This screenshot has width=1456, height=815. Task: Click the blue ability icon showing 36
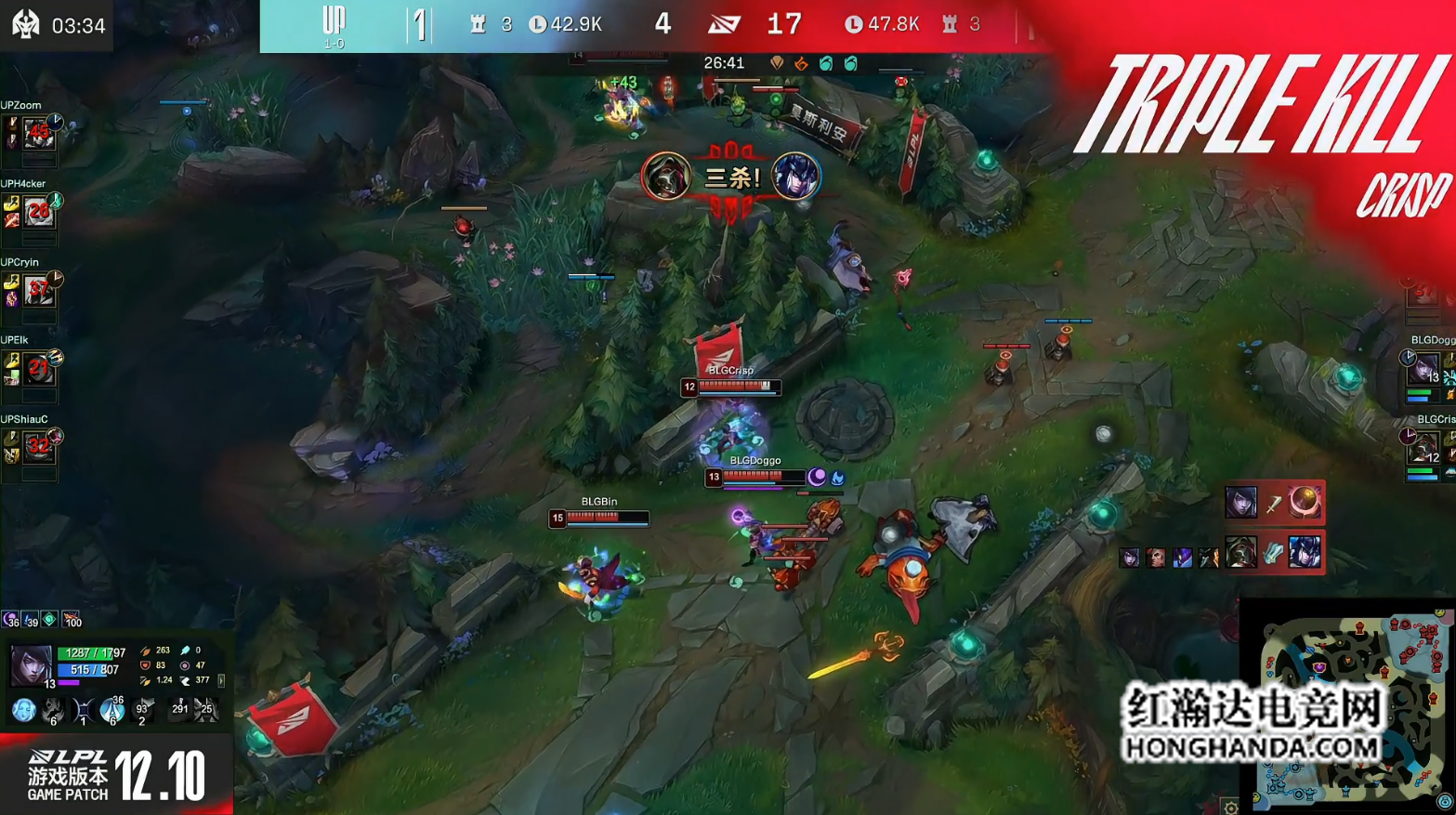111,711
